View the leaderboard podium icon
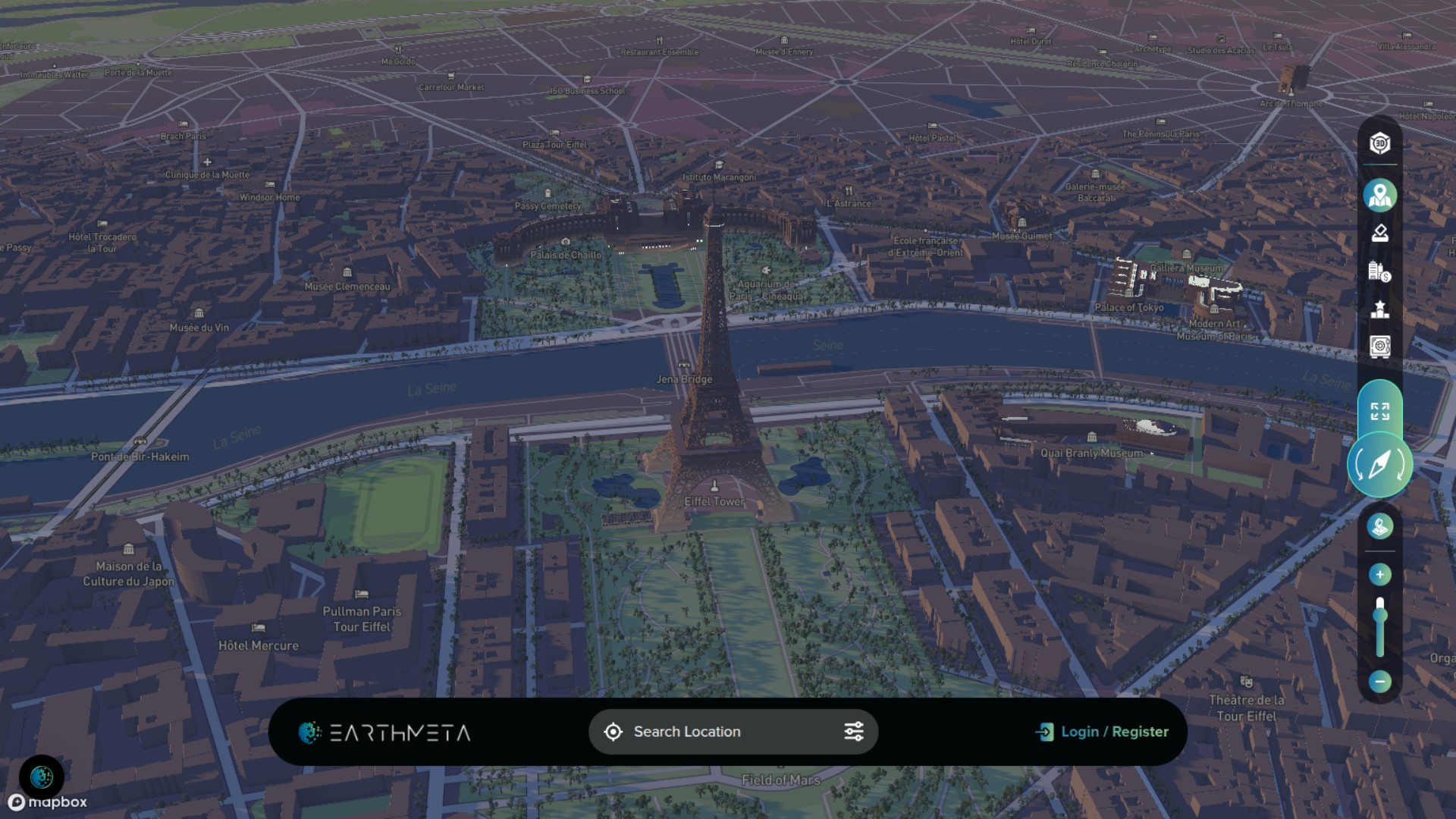 click(x=1380, y=308)
